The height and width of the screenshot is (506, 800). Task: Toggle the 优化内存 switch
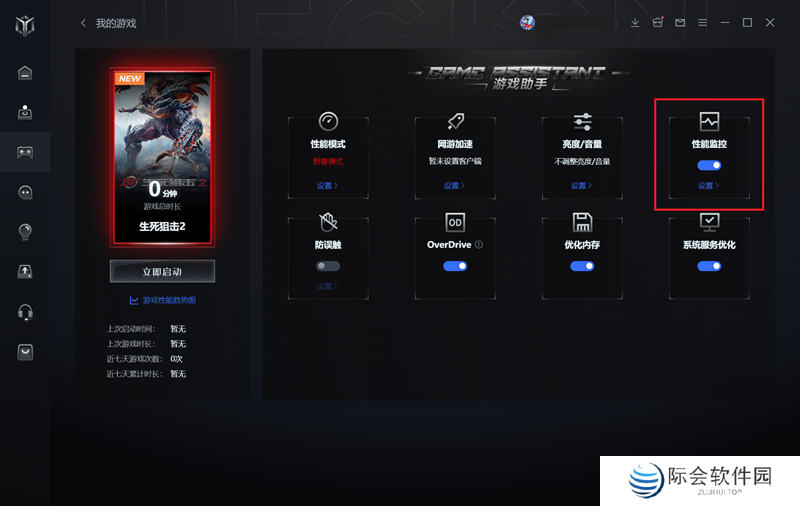click(x=582, y=266)
